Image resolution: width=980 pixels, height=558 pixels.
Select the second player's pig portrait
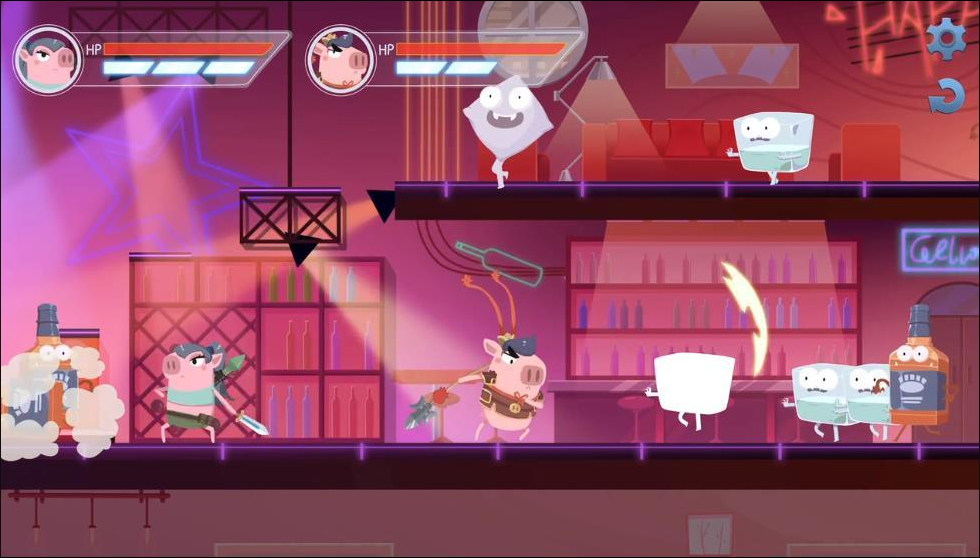(340, 59)
